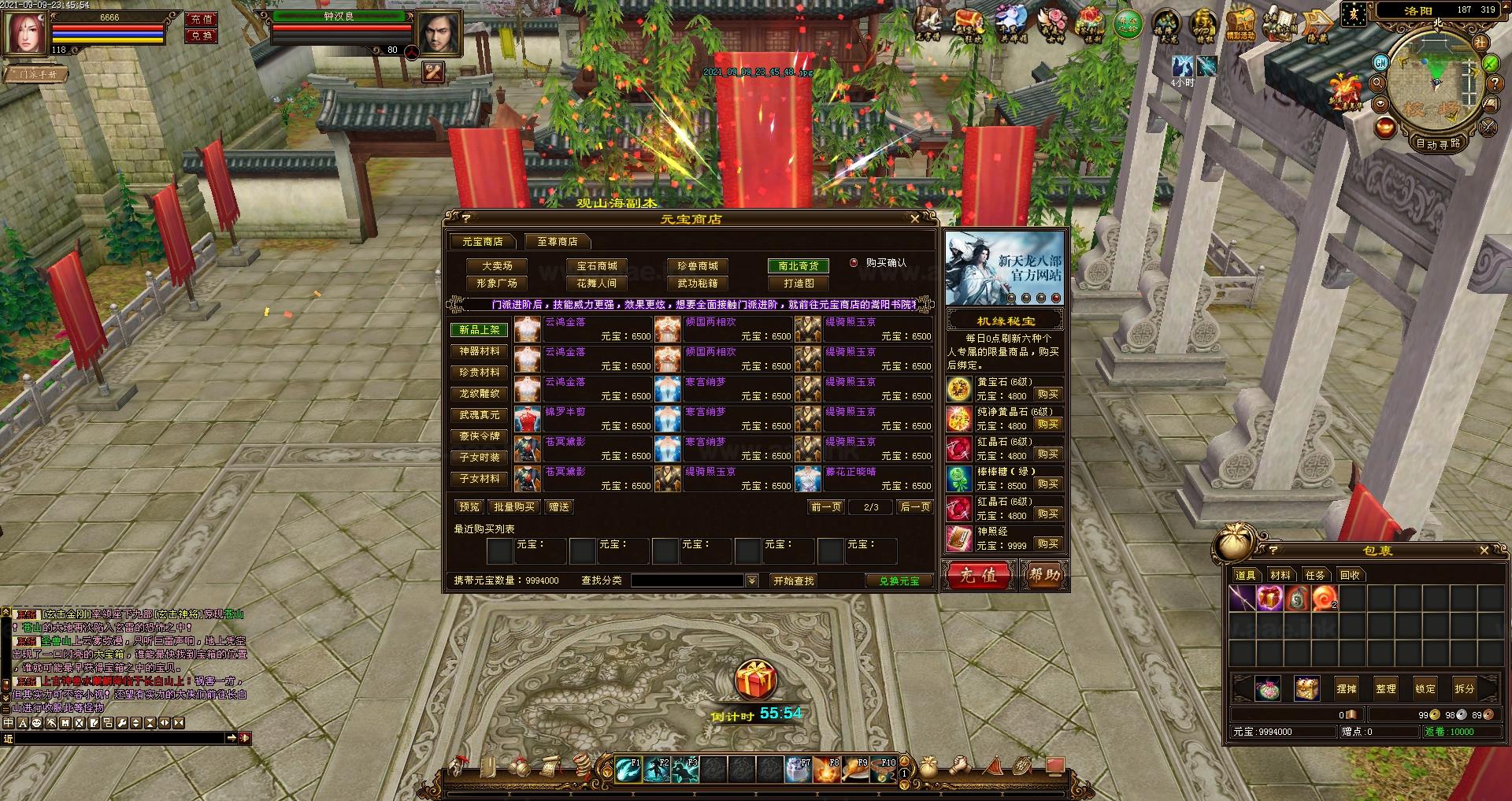Click 钟汉良's green health bar

click(340, 16)
